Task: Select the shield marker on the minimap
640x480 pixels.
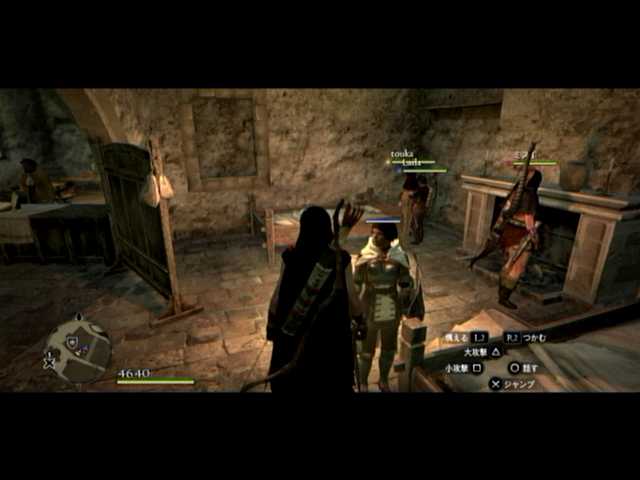Action: click(x=71, y=341)
